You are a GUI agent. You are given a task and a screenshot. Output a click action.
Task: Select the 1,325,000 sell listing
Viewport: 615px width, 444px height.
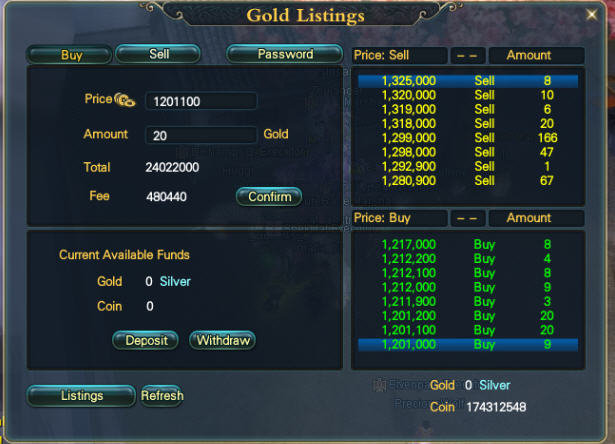467,81
